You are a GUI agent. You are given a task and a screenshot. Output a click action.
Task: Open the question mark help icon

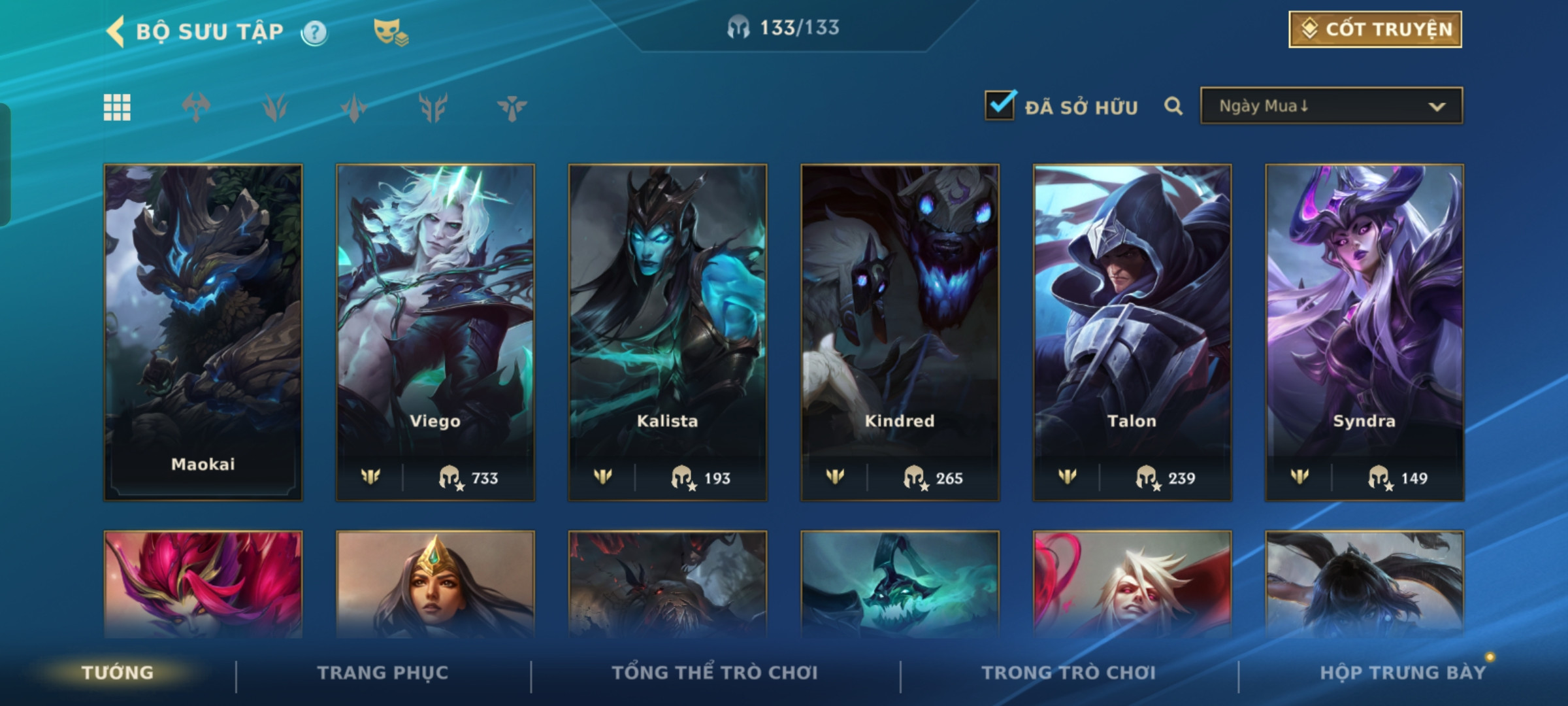[x=314, y=32]
